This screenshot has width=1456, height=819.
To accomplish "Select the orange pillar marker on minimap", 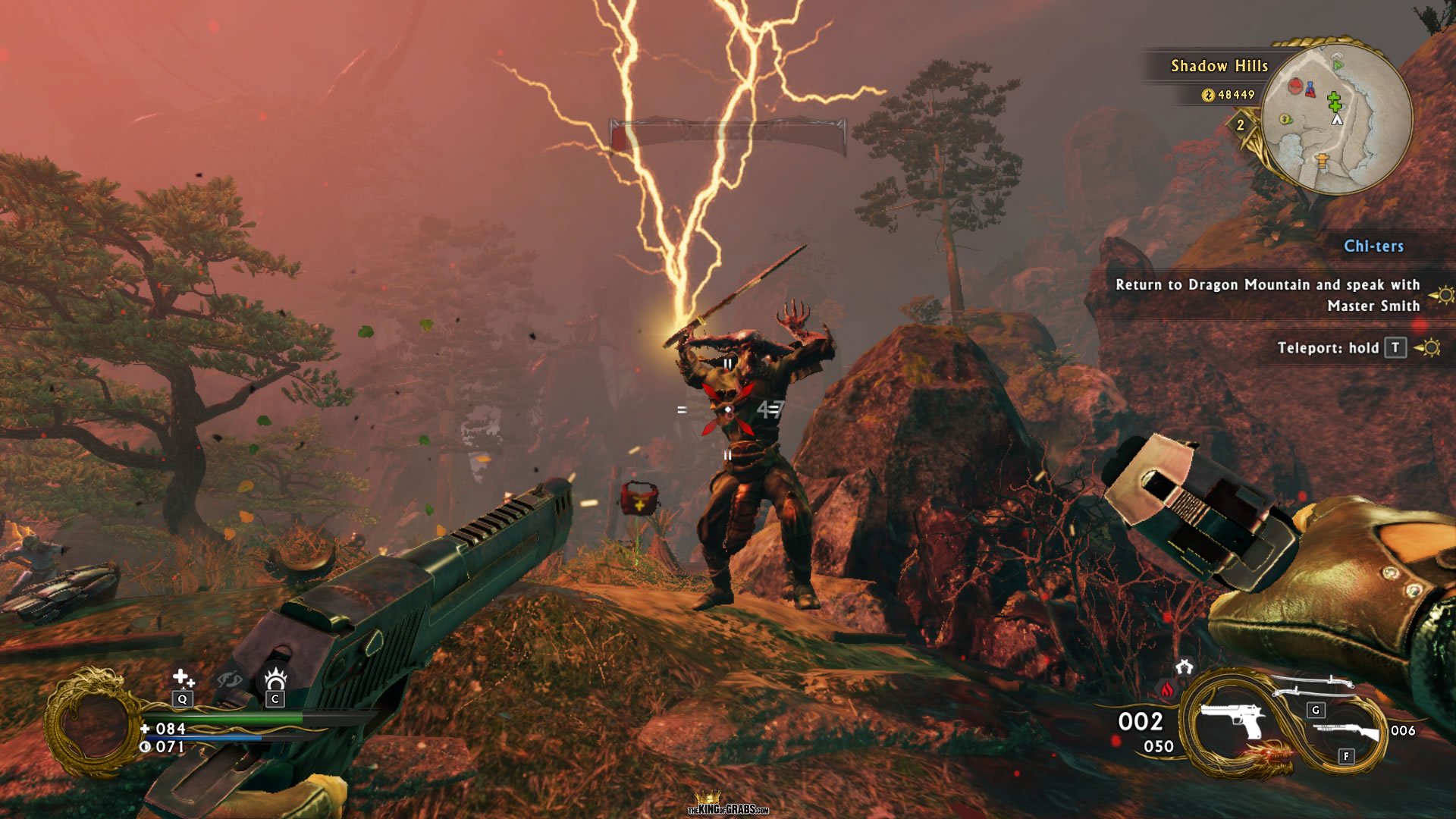I will coord(1322,161).
